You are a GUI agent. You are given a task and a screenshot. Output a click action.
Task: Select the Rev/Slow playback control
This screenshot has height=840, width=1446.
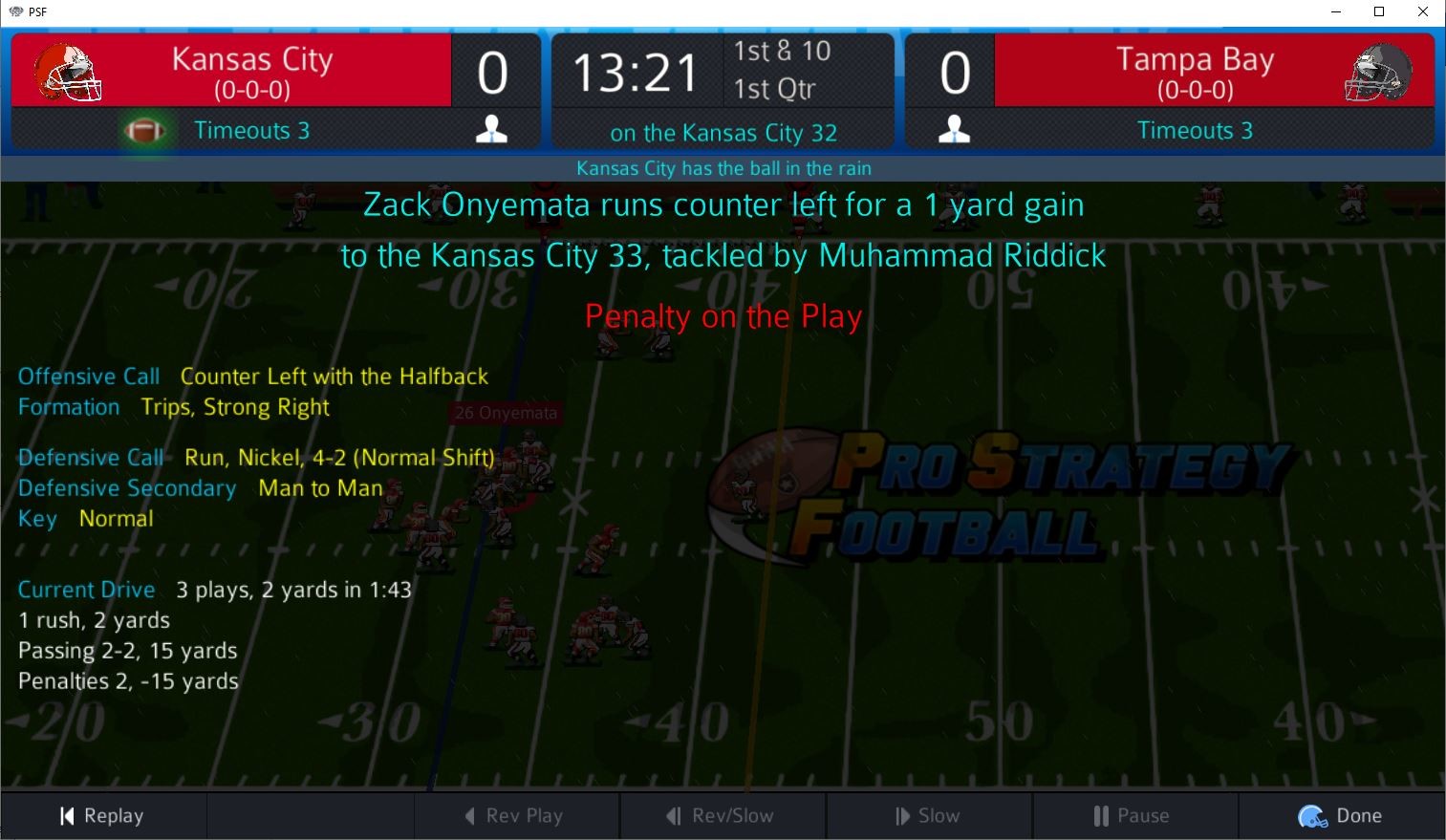coord(723,815)
